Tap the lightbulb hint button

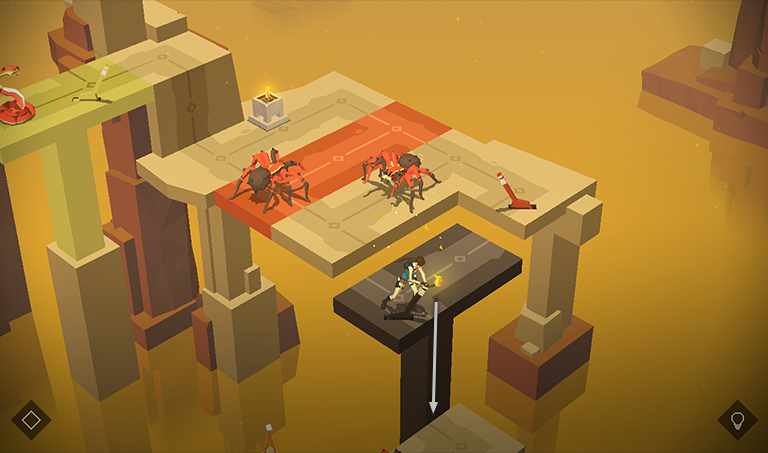(x=737, y=420)
